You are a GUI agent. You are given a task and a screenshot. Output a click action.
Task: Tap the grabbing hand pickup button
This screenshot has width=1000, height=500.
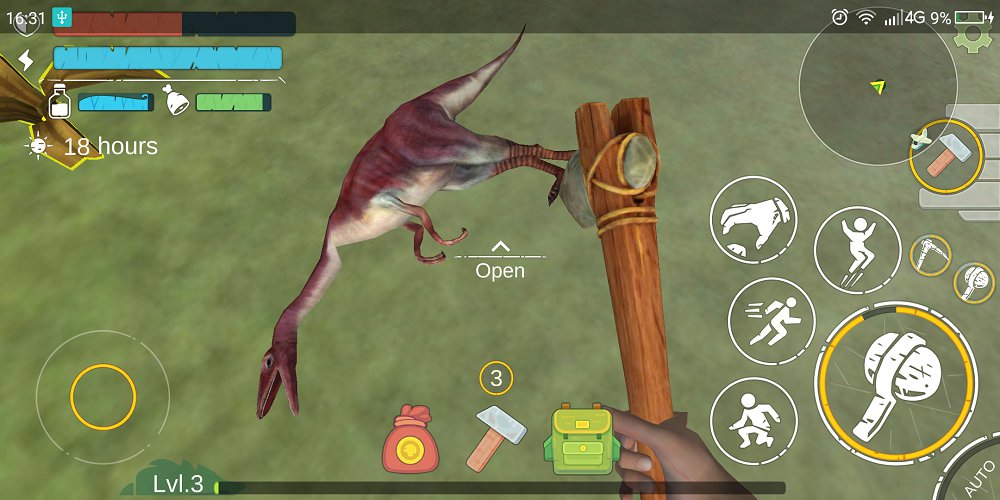[753, 220]
